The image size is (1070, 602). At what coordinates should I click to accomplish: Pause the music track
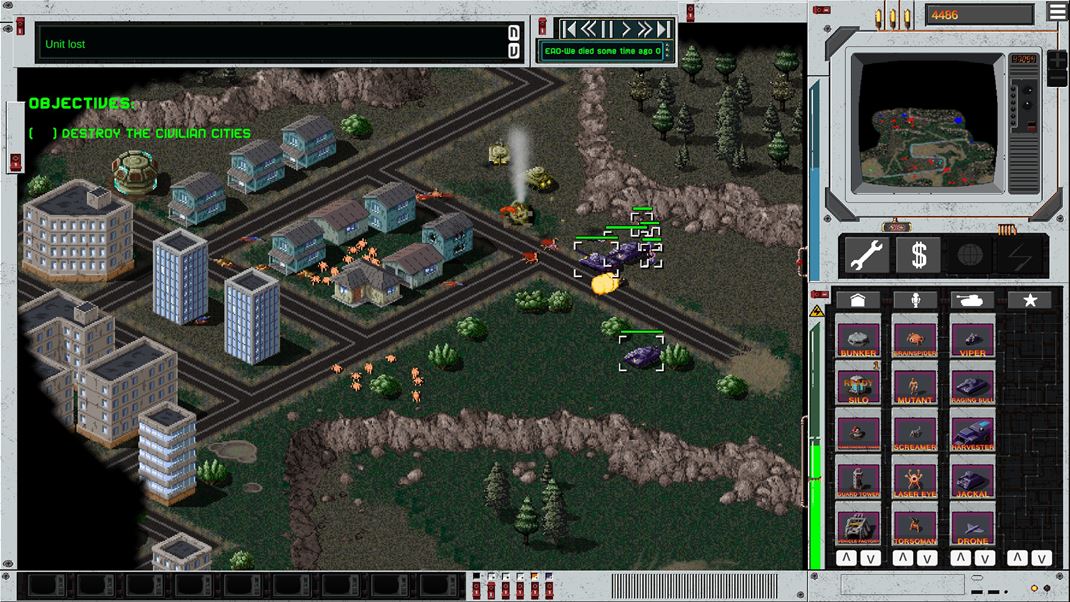(x=608, y=29)
